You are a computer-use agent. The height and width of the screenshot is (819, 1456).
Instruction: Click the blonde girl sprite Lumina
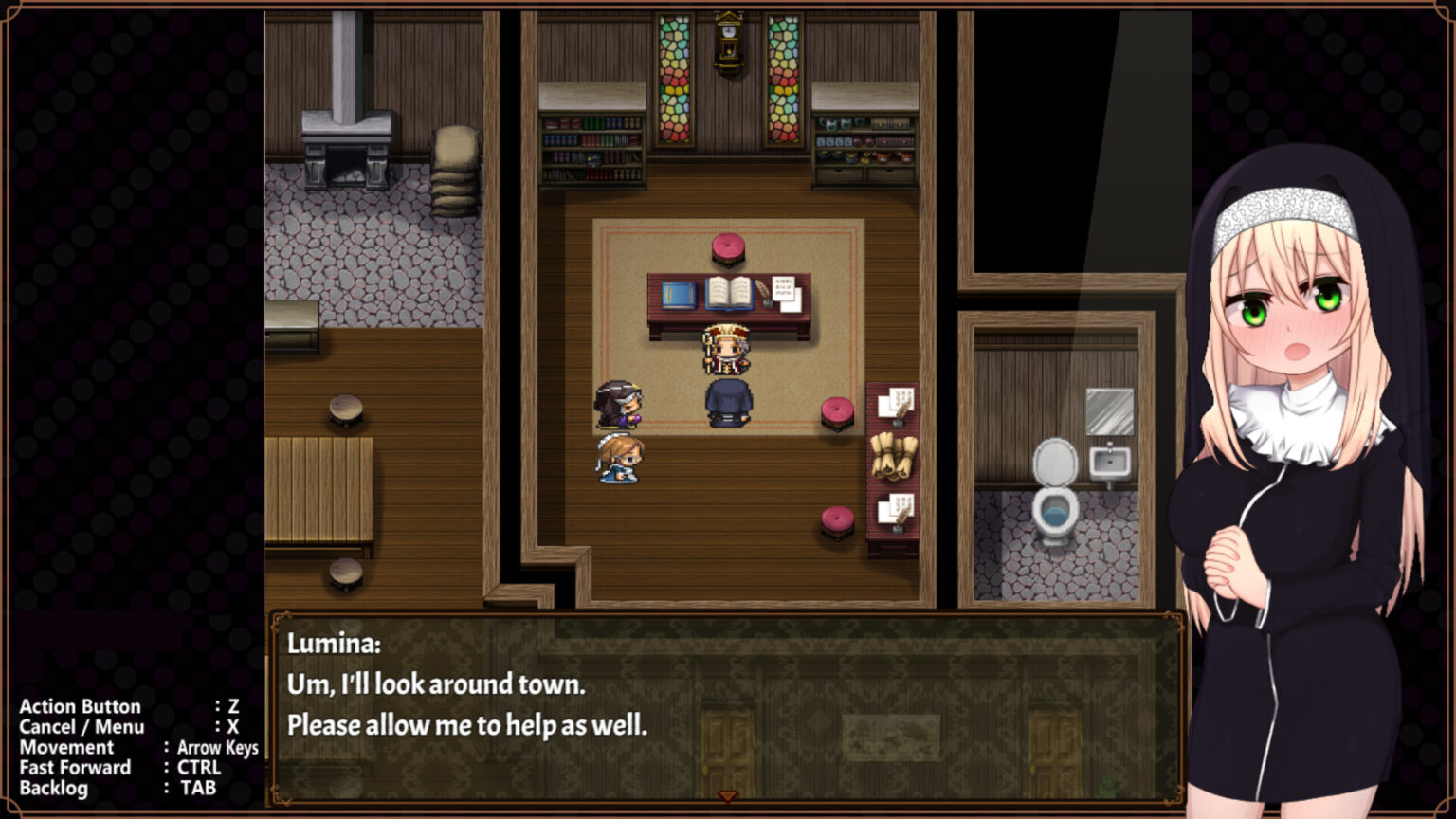[x=621, y=459]
